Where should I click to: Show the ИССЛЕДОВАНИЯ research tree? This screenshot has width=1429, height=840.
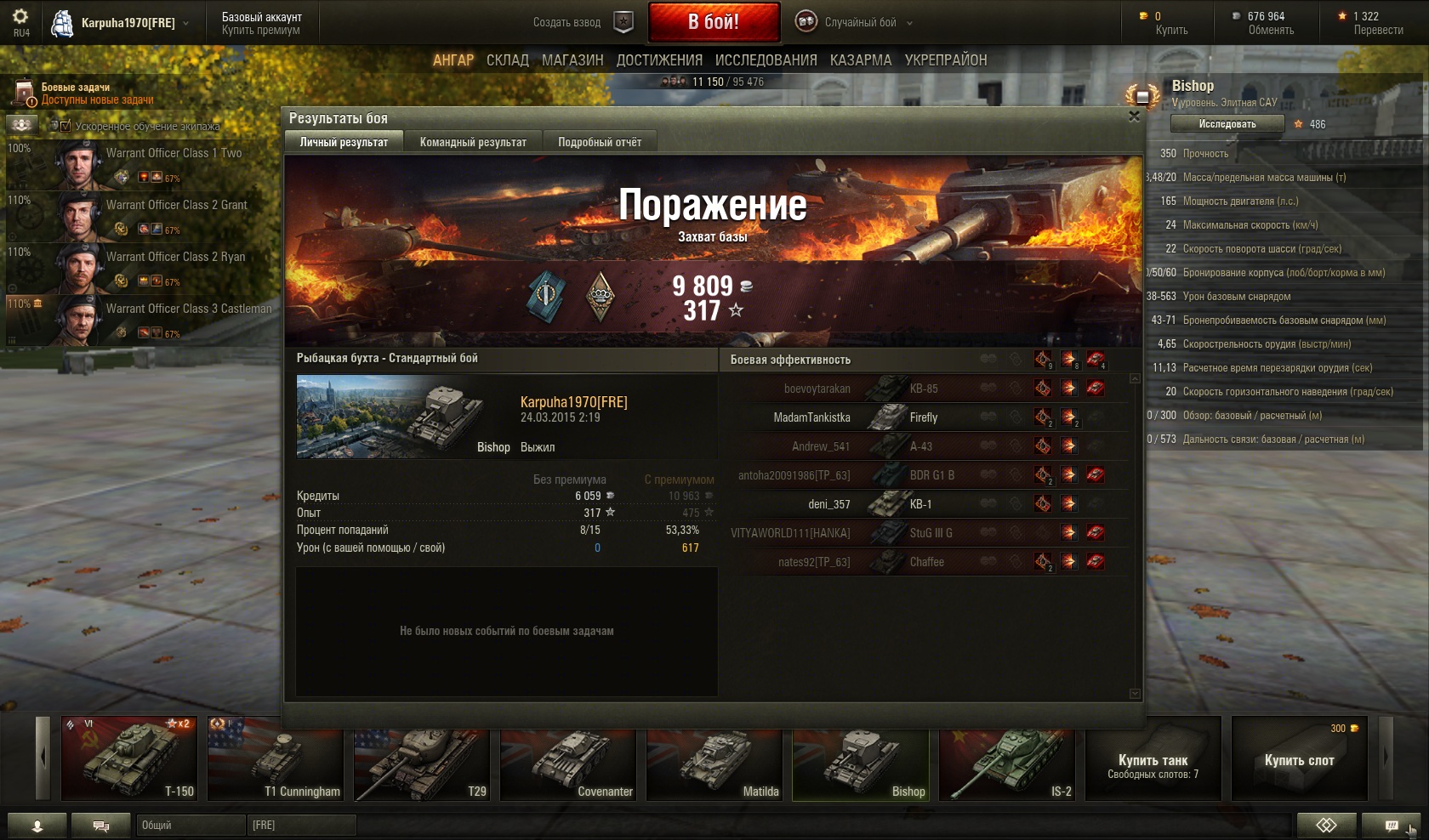(766, 60)
